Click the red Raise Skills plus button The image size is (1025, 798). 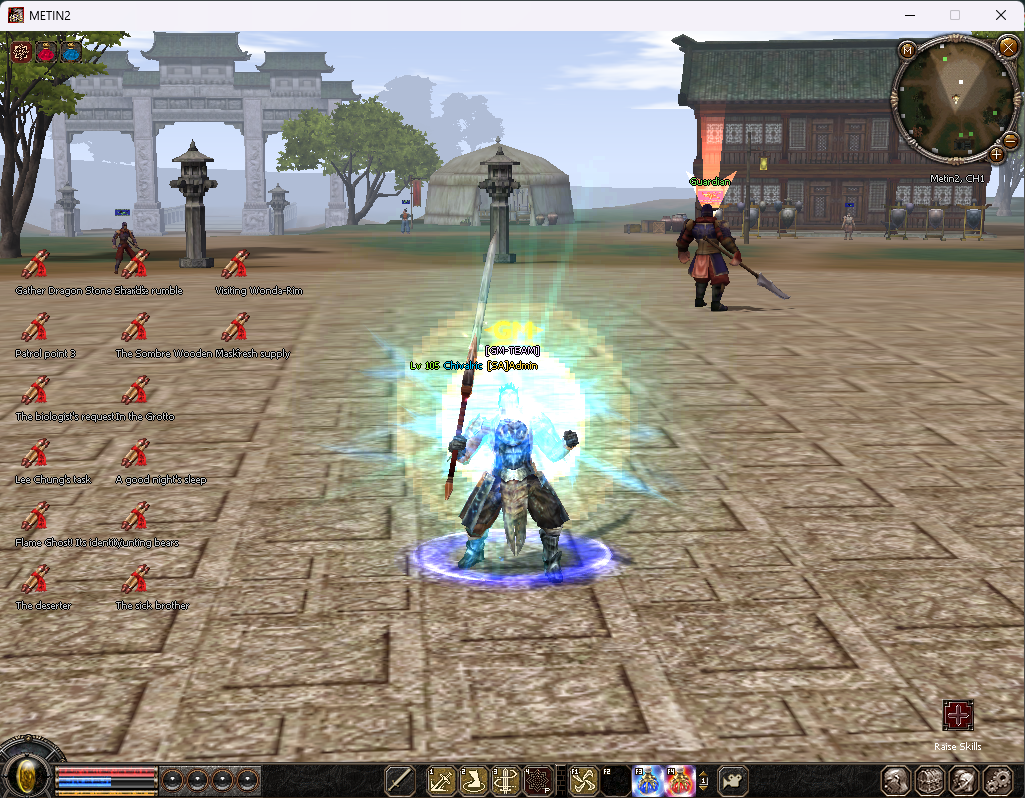pyautogui.click(x=958, y=716)
